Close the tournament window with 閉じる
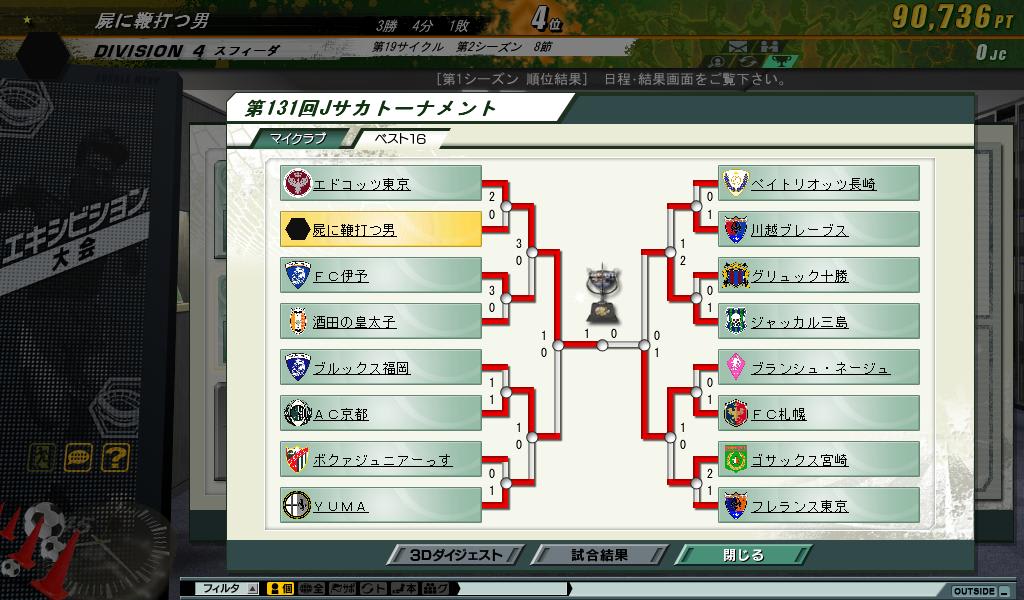 click(743, 555)
